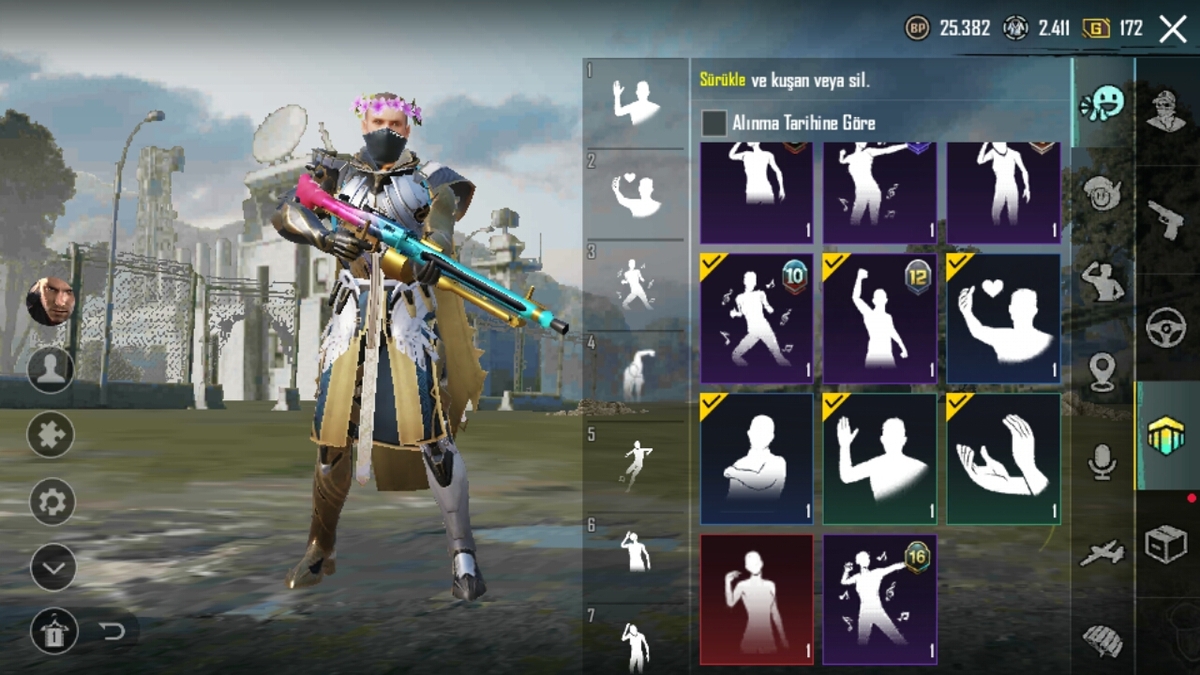Choose the red background emote tile
Screen dimensions: 1200x675
point(756,599)
